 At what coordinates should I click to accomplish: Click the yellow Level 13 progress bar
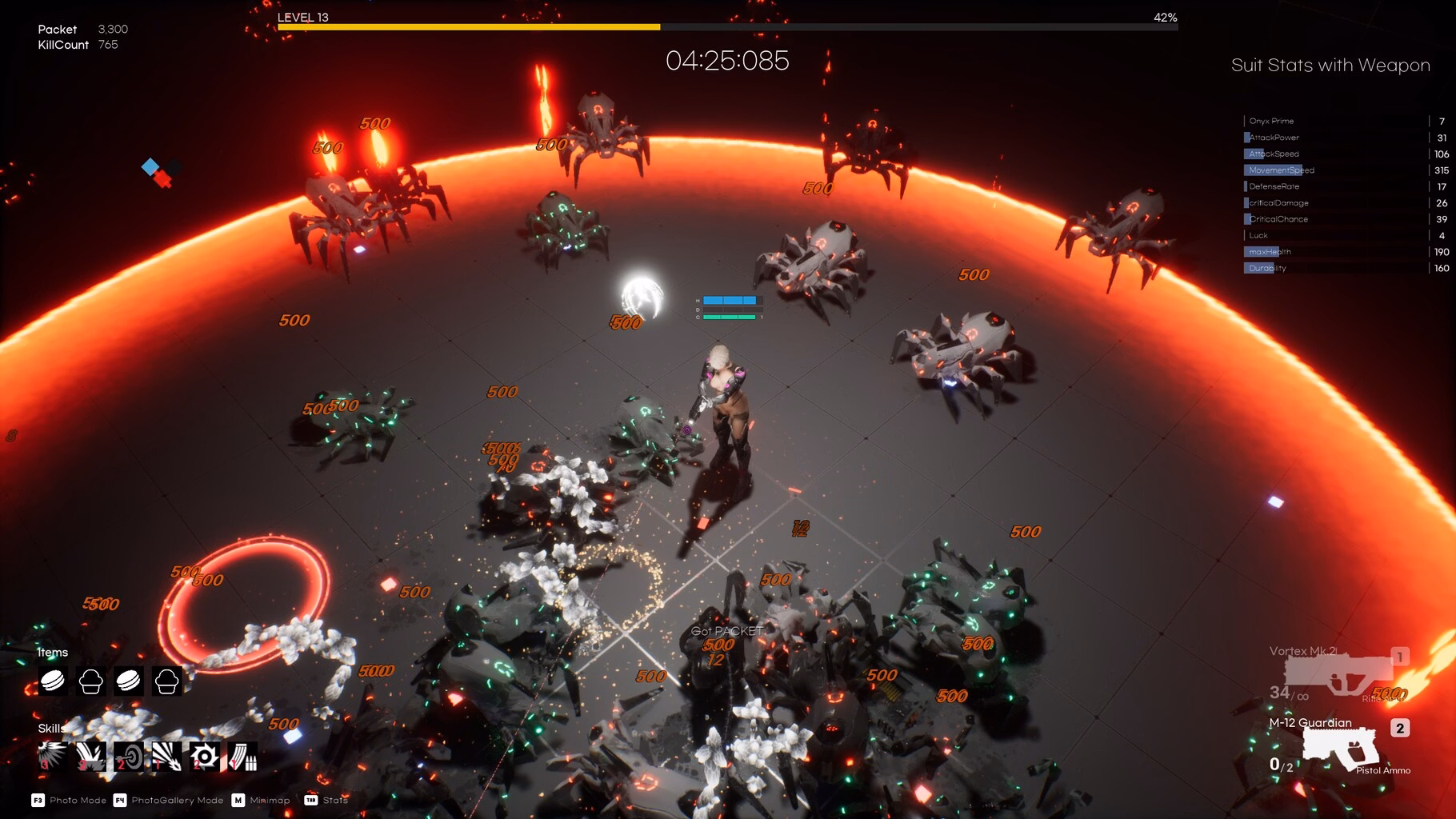[468, 27]
